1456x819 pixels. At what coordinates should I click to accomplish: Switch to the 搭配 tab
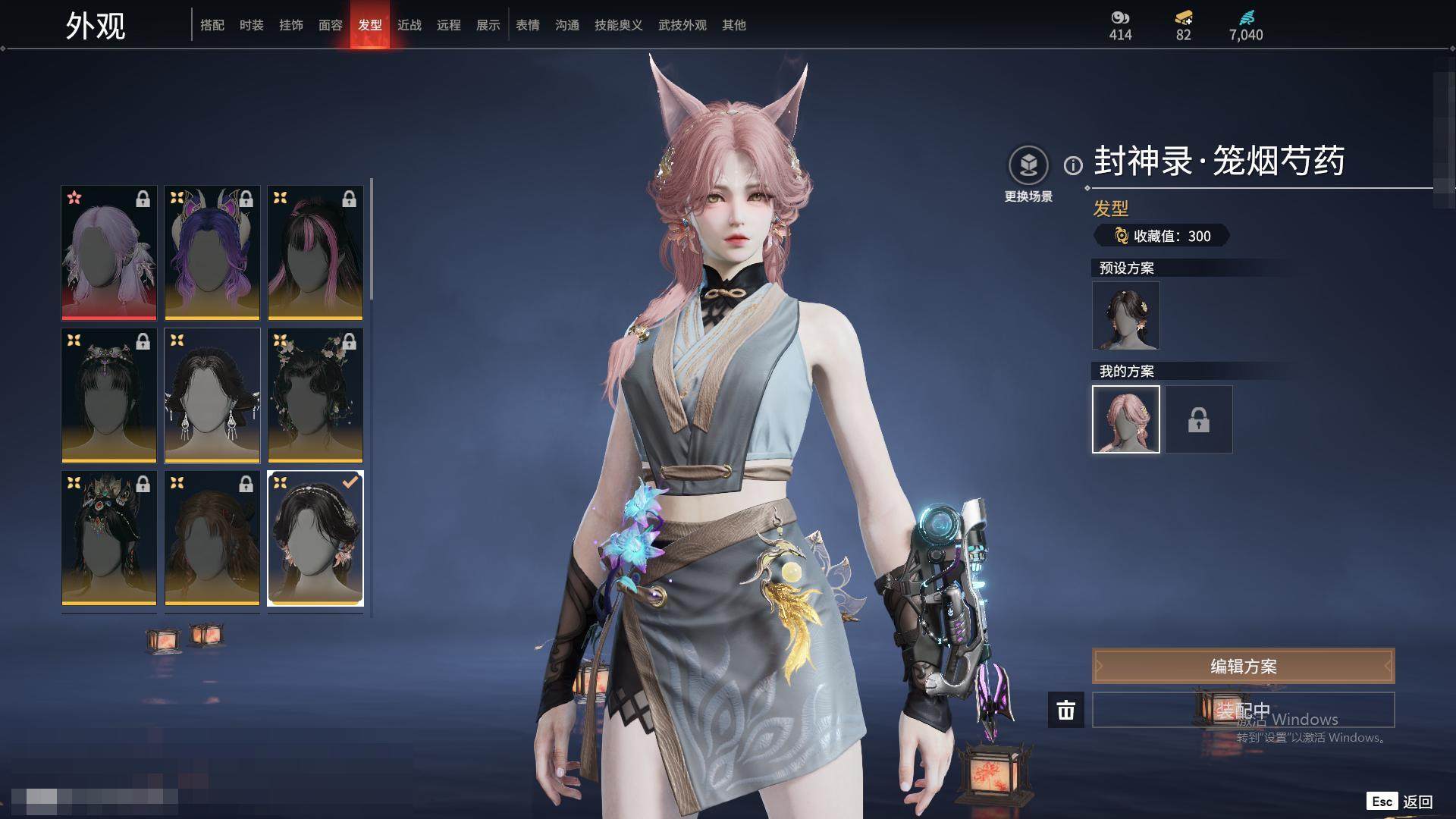pos(212,25)
